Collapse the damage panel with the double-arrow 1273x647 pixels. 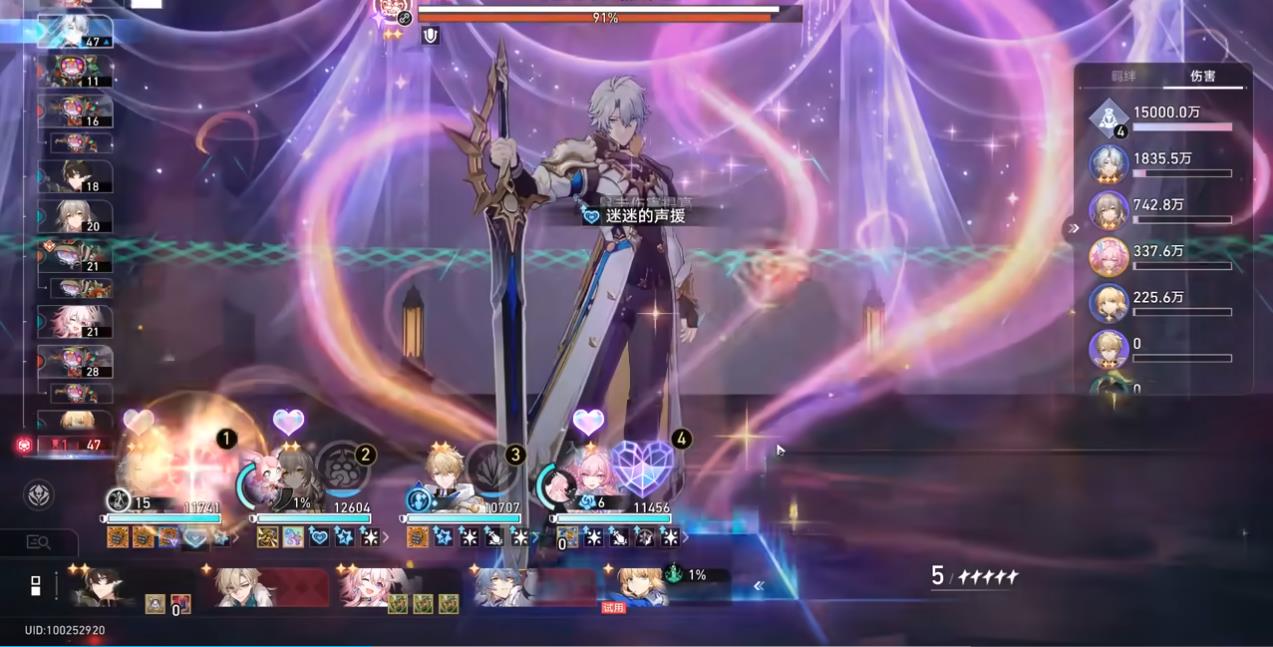[1073, 228]
